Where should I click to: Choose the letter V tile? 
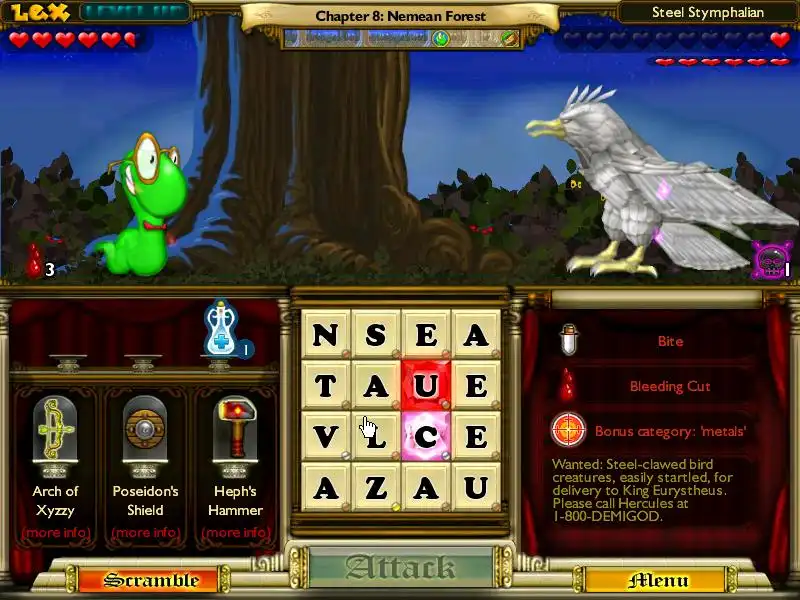coord(326,436)
